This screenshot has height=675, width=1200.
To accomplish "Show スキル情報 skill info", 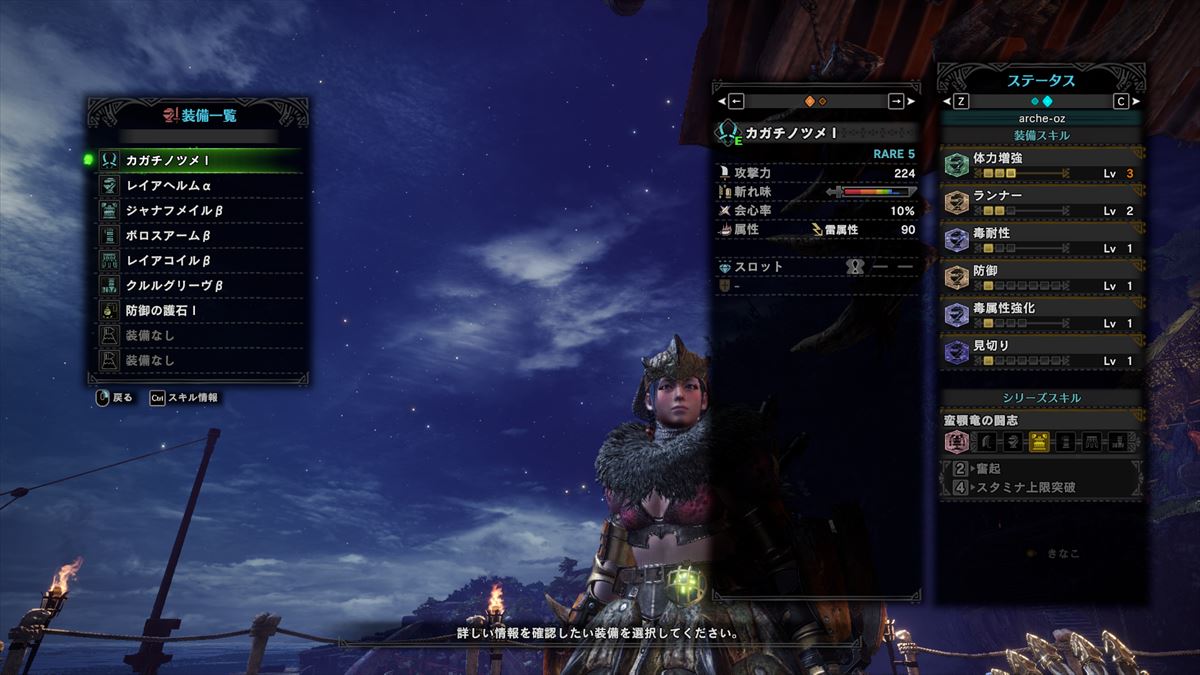I will pyautogui.click(x=184, y=397).
